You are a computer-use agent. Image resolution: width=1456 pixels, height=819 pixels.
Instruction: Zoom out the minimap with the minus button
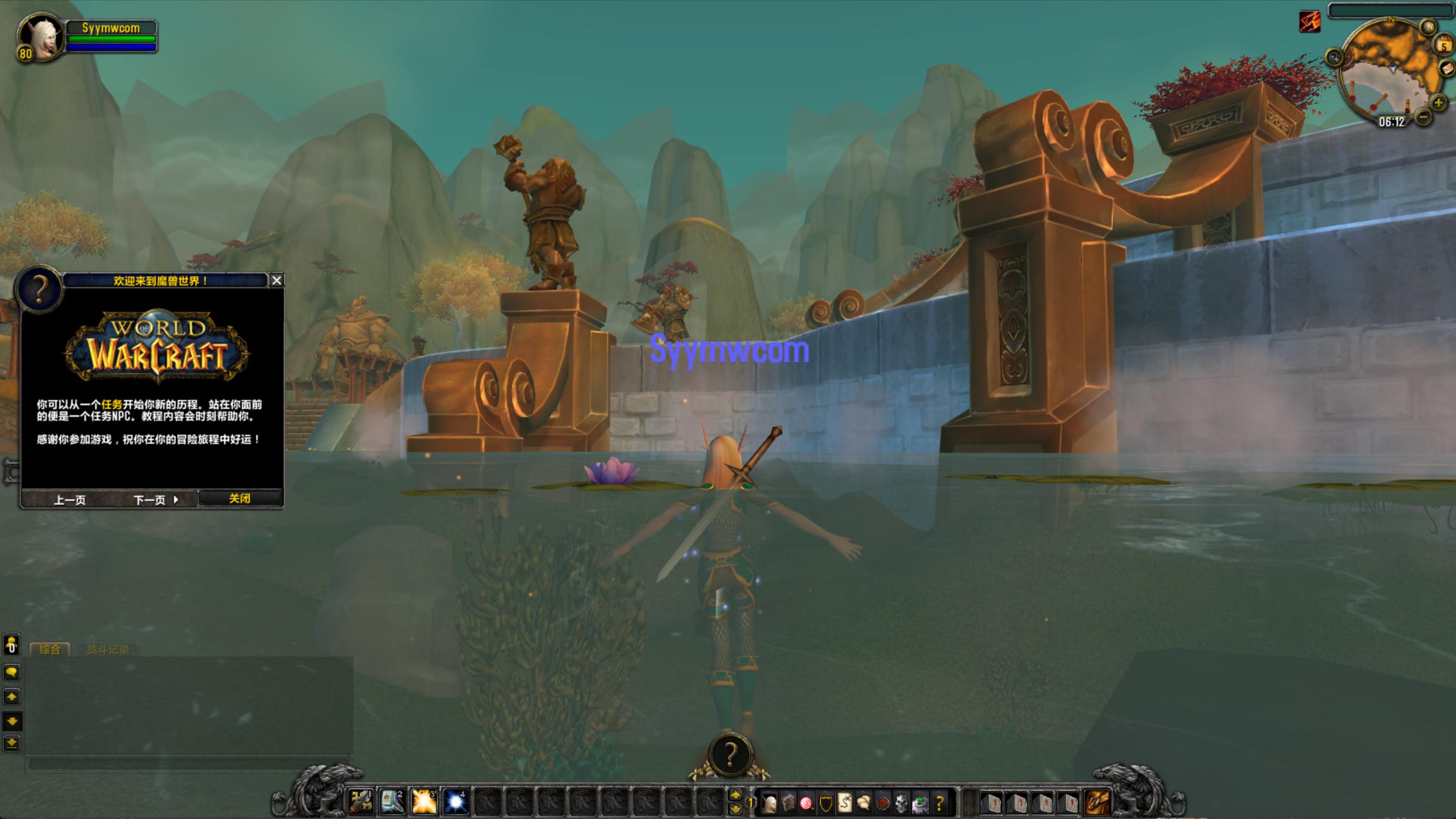pyautogui.click(x=1423, y=117)
